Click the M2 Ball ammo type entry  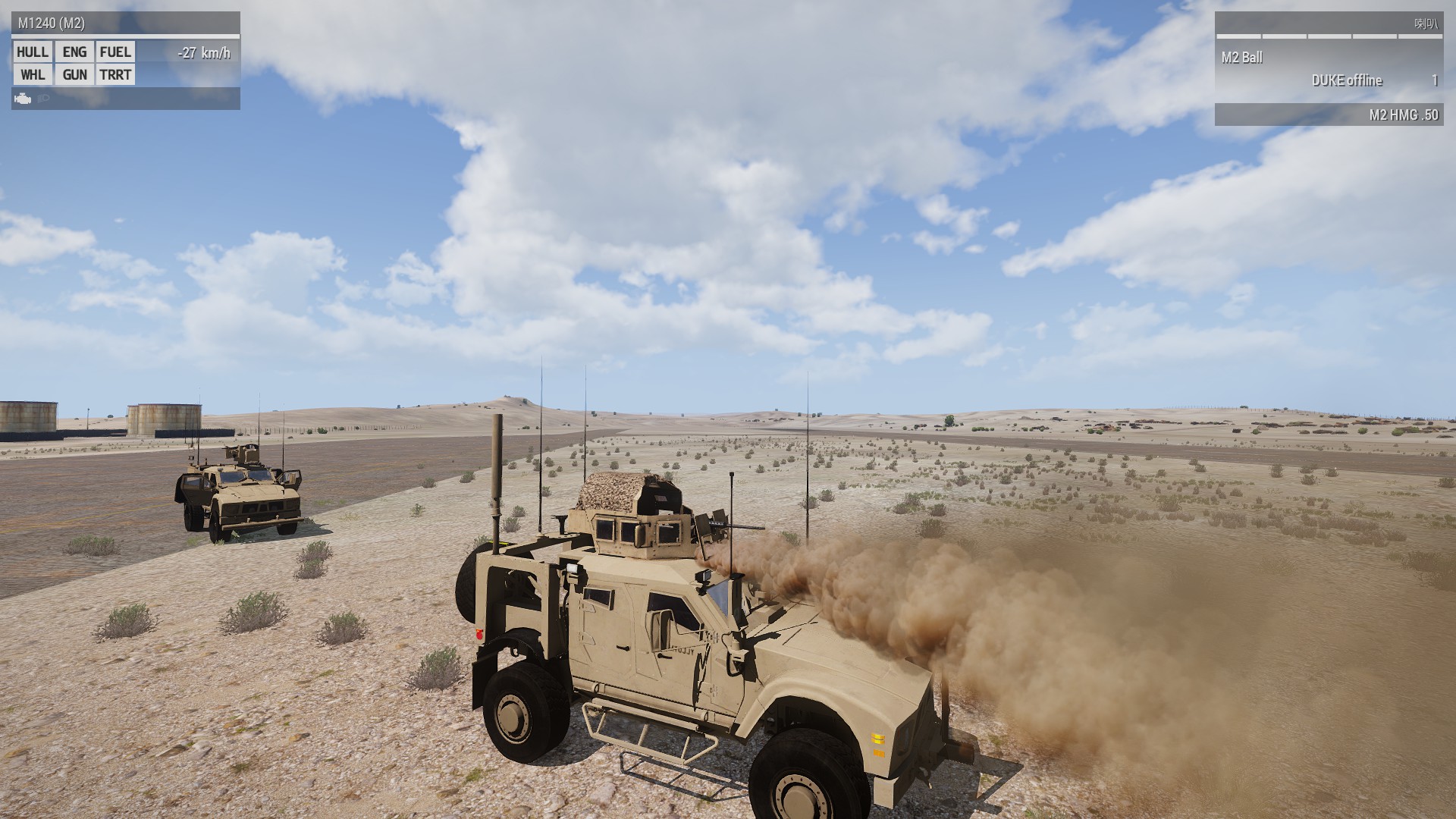point(1241,58)
